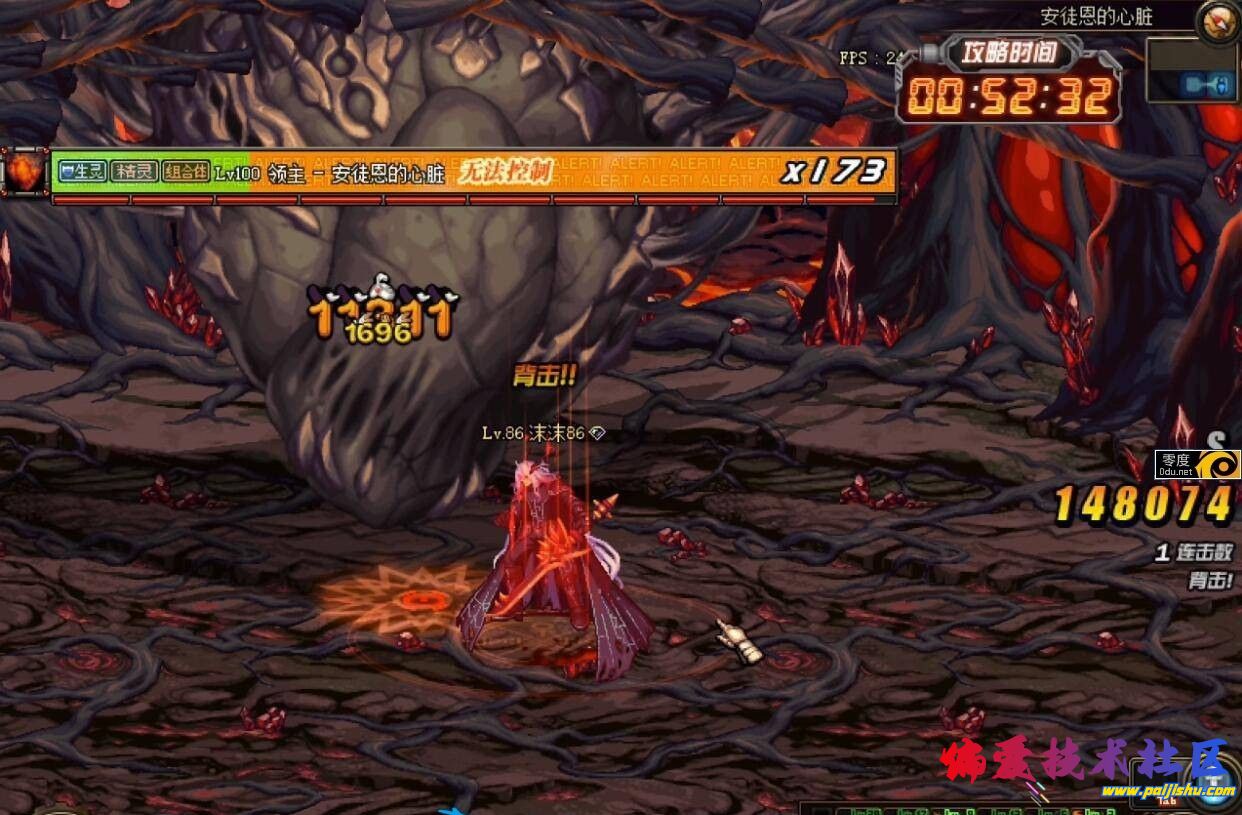Click the 生灵 boss type tag
The width and height of the screenshot is (1242, 815).
82,172
